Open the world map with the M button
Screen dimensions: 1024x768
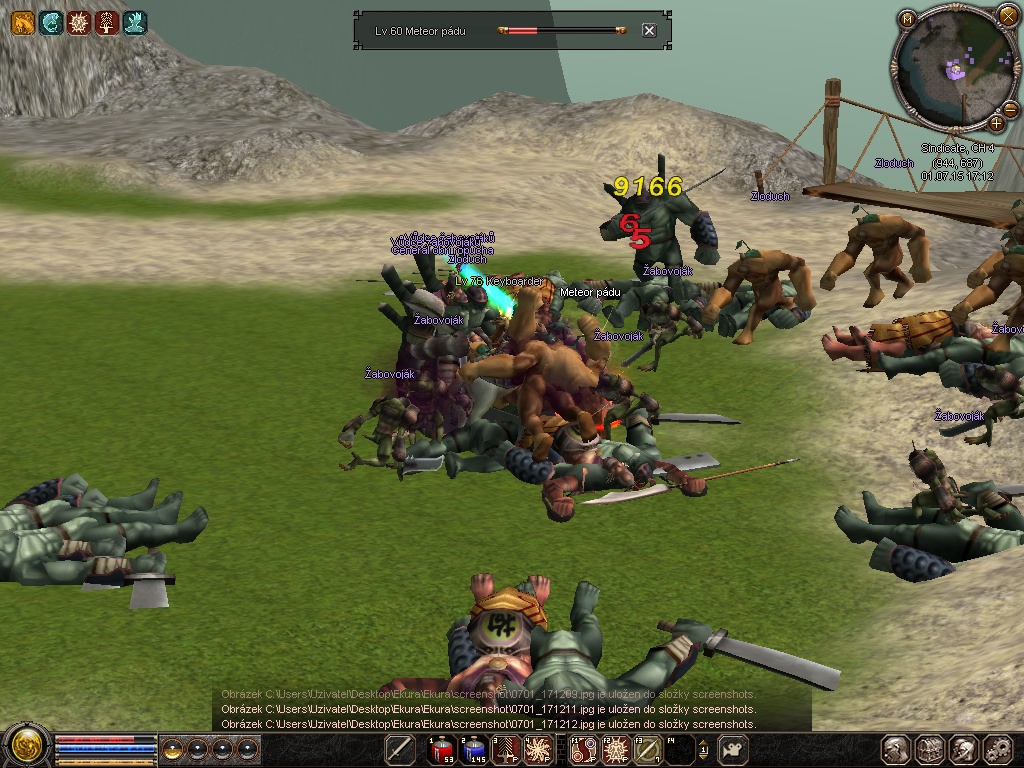coord(907,18)
